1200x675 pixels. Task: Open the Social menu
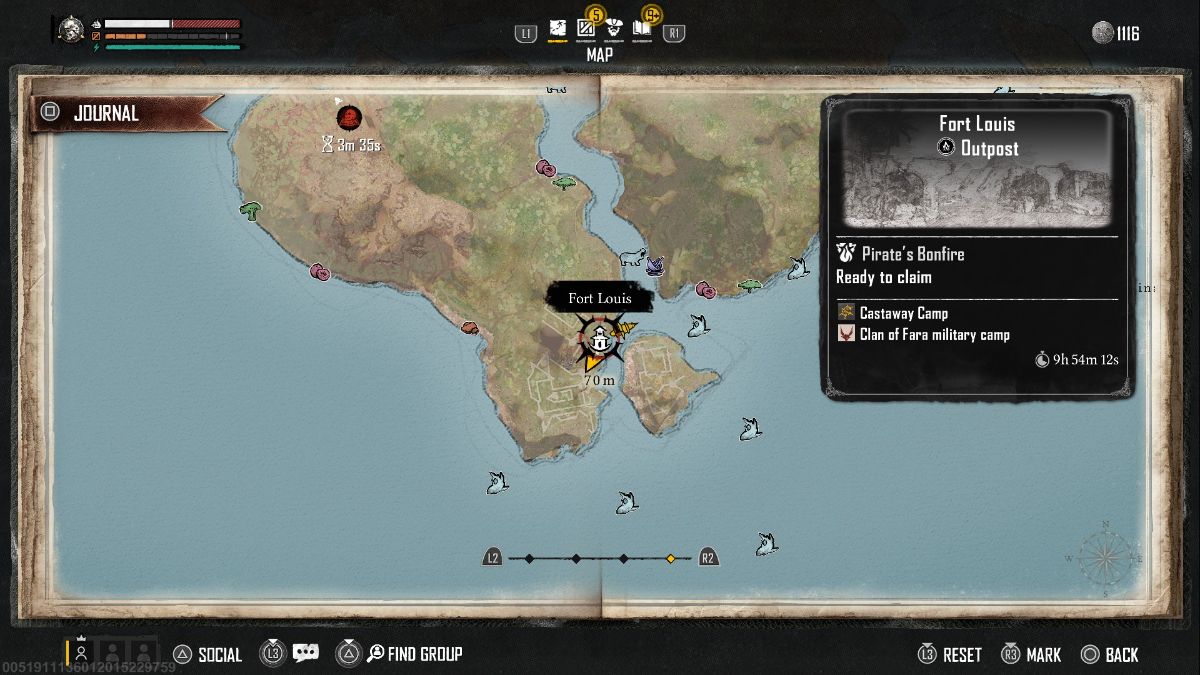click(208, 655)
